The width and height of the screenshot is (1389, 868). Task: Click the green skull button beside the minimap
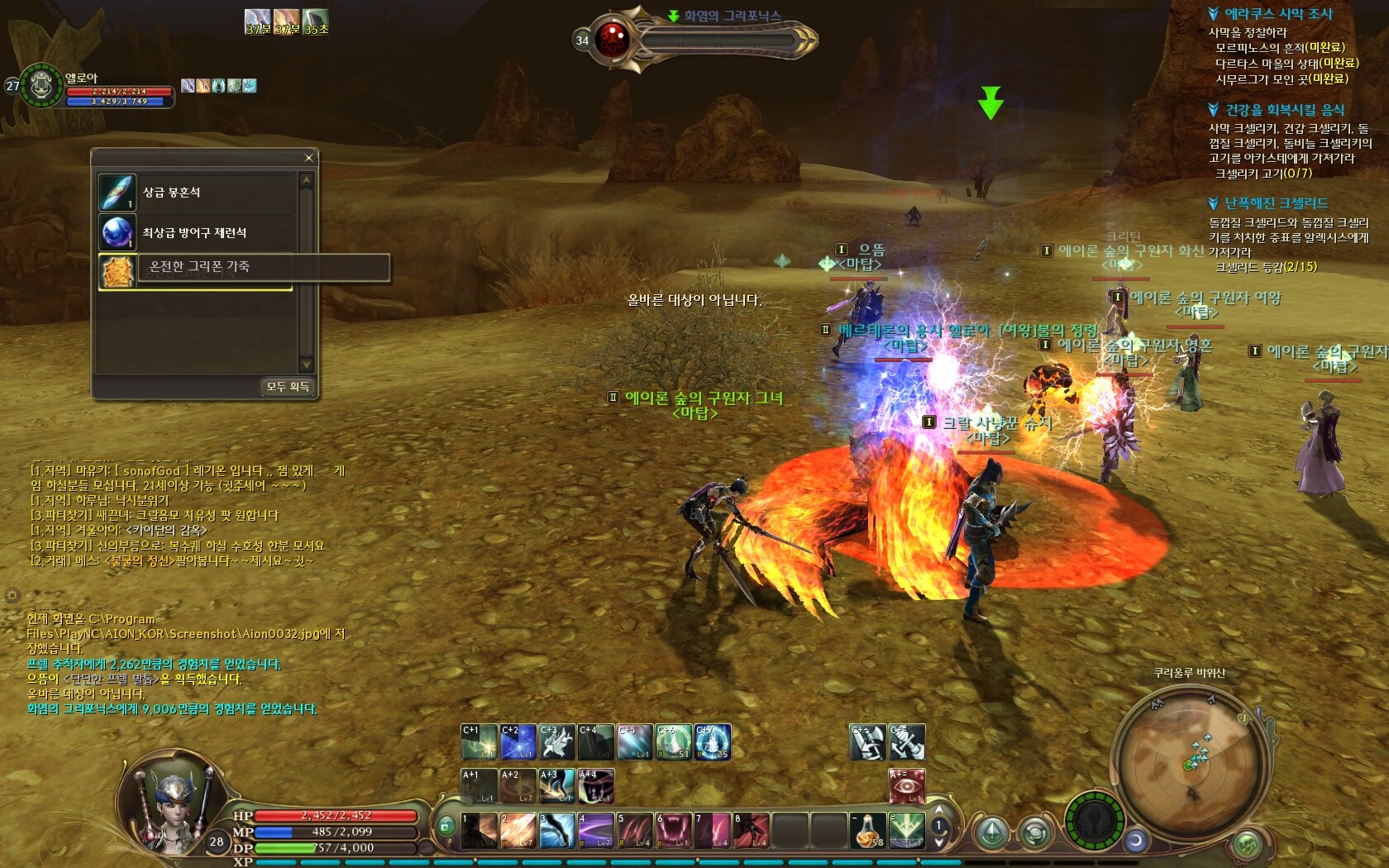pyautogui.click(x=1248, y=845)
